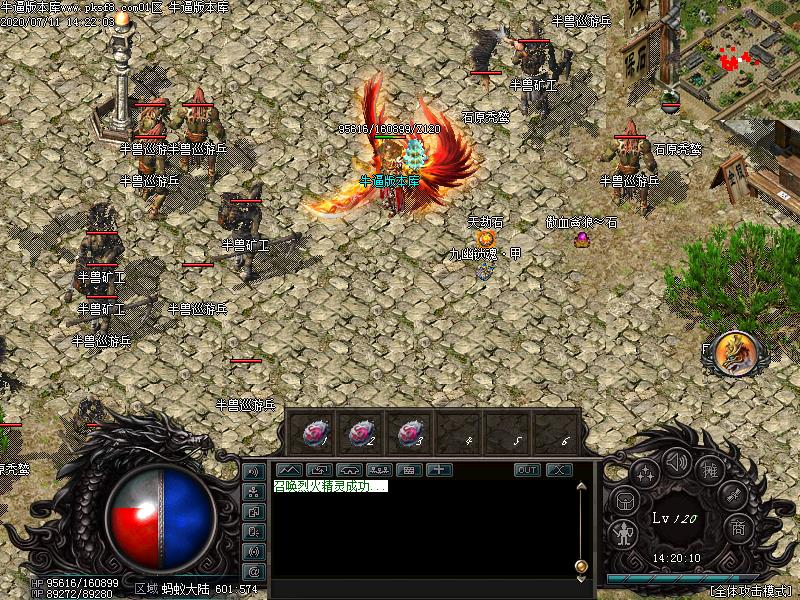The height and width of the screenshot is (600, 800).
Task: Click the plus button above the chat
Action: [x=440, y=469]
